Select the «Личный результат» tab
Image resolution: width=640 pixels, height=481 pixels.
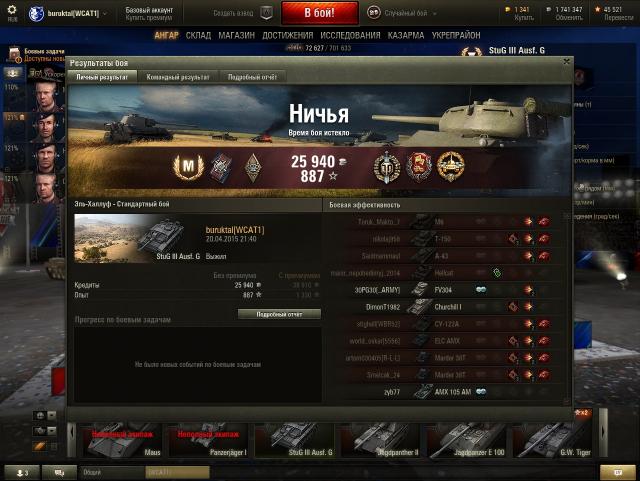tap(102, 76)
